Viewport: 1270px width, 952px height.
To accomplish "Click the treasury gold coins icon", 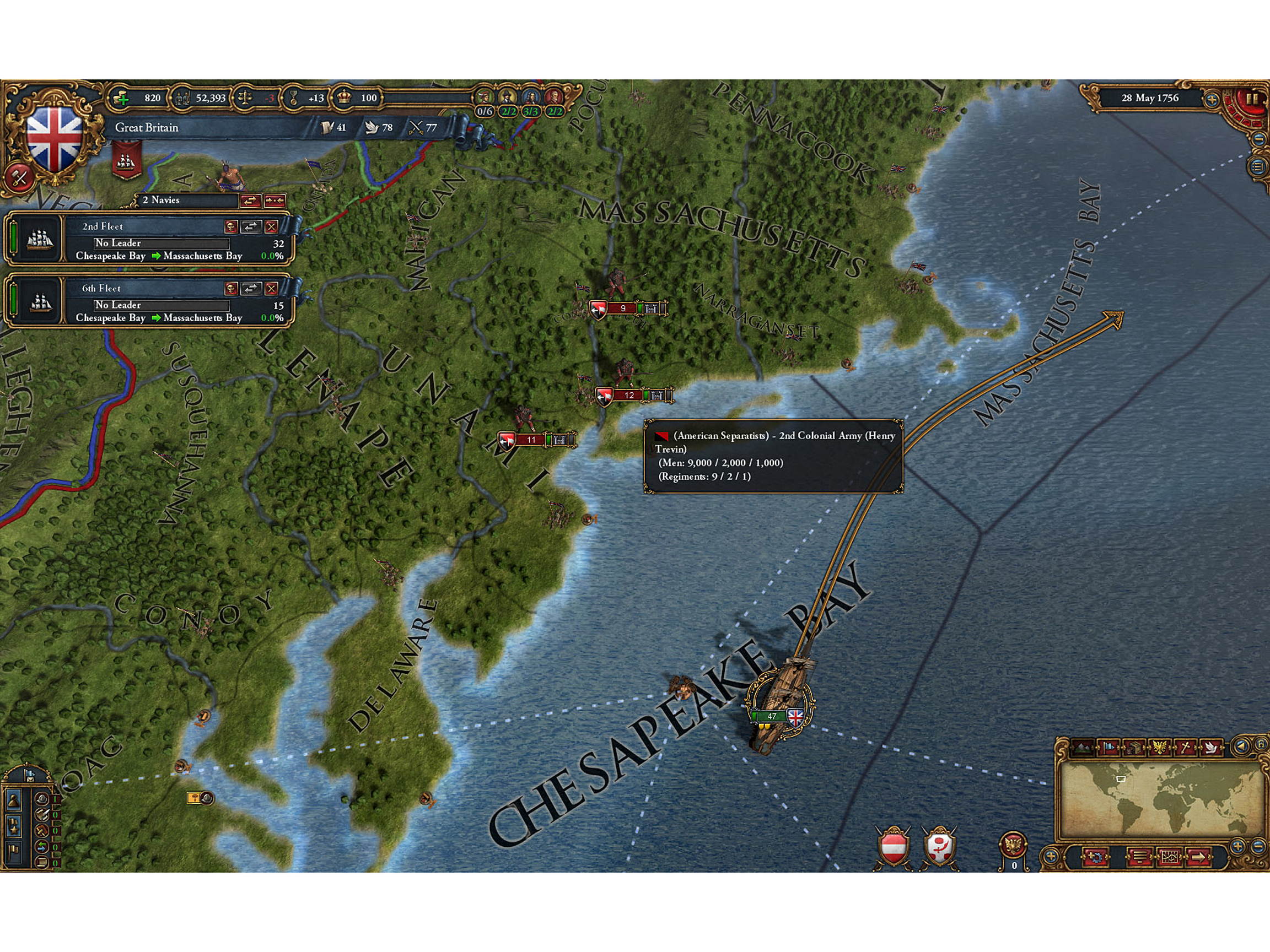I will pyautogui.click(x=121, y=98).
